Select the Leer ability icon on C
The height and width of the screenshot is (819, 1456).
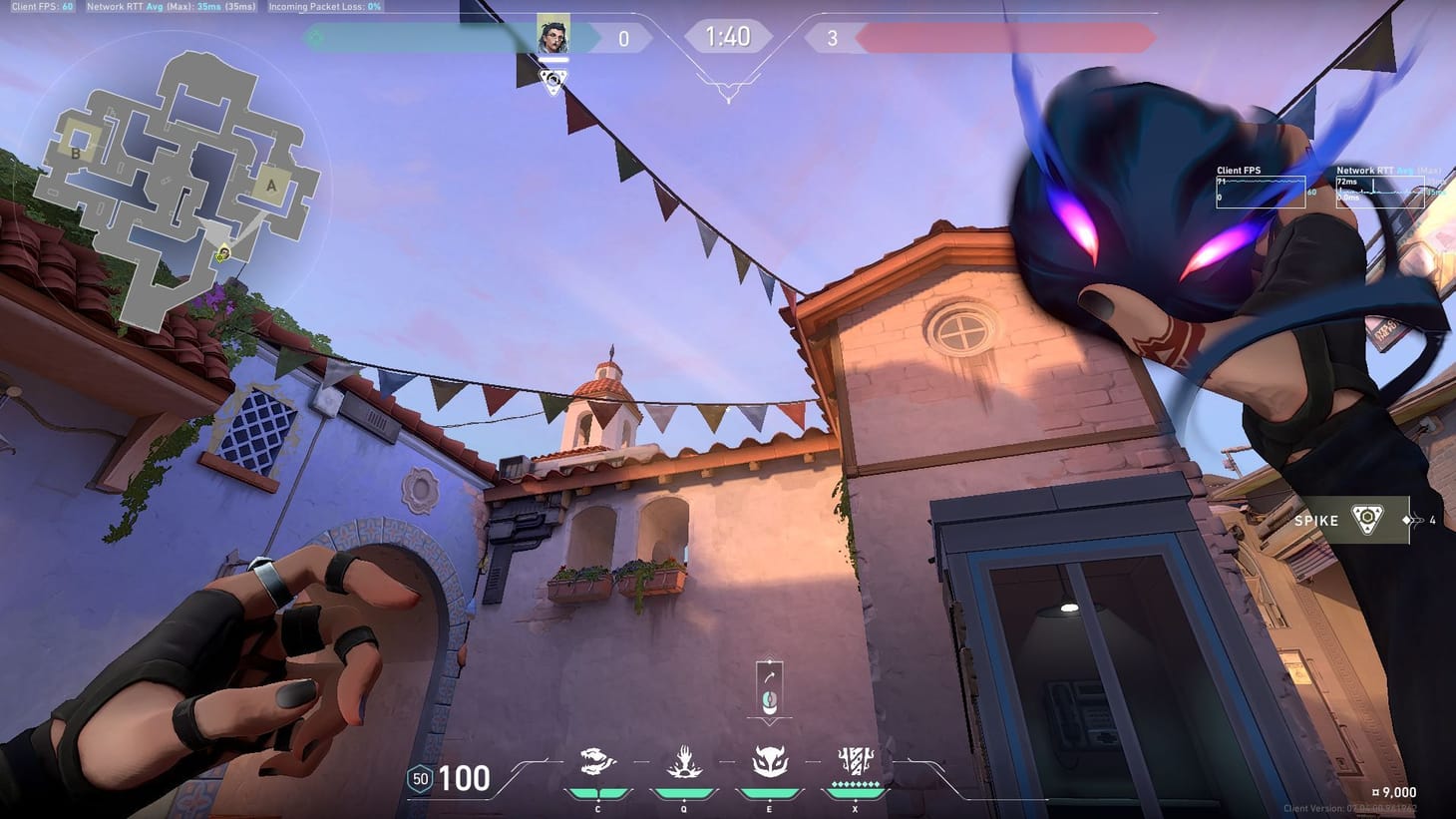tap(597, 760)
